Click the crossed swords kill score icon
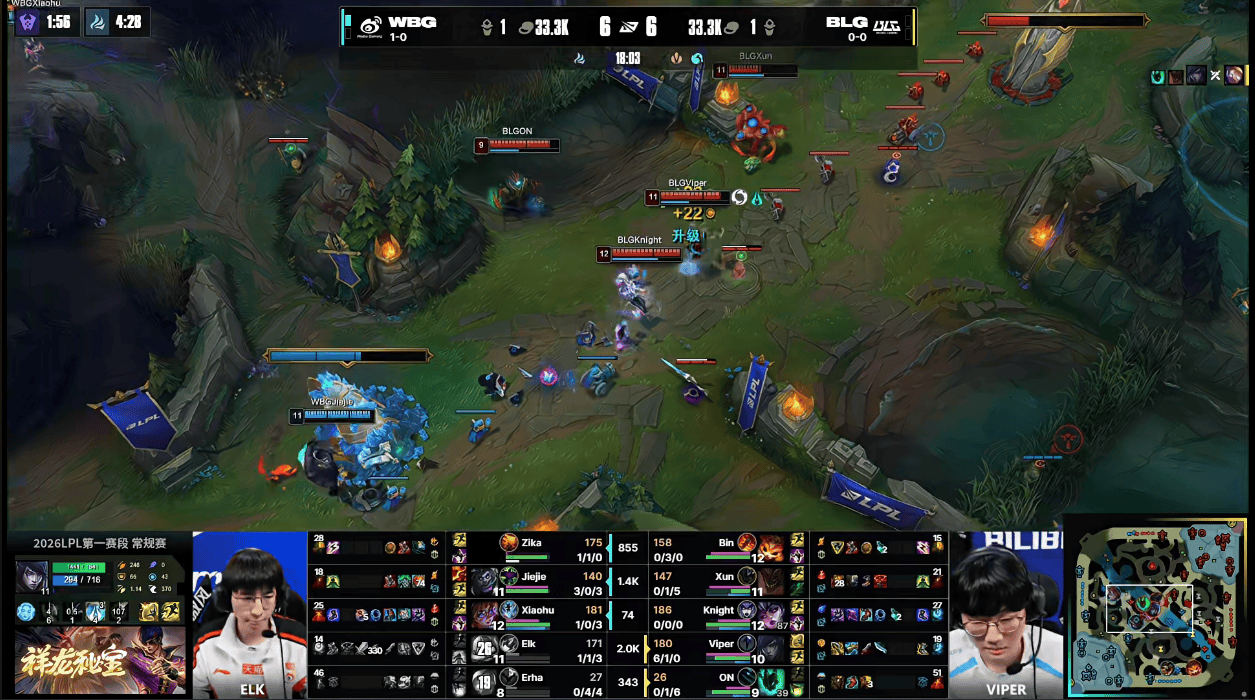The width and height of the screenshot is (1255, 700). click(628, 27)
